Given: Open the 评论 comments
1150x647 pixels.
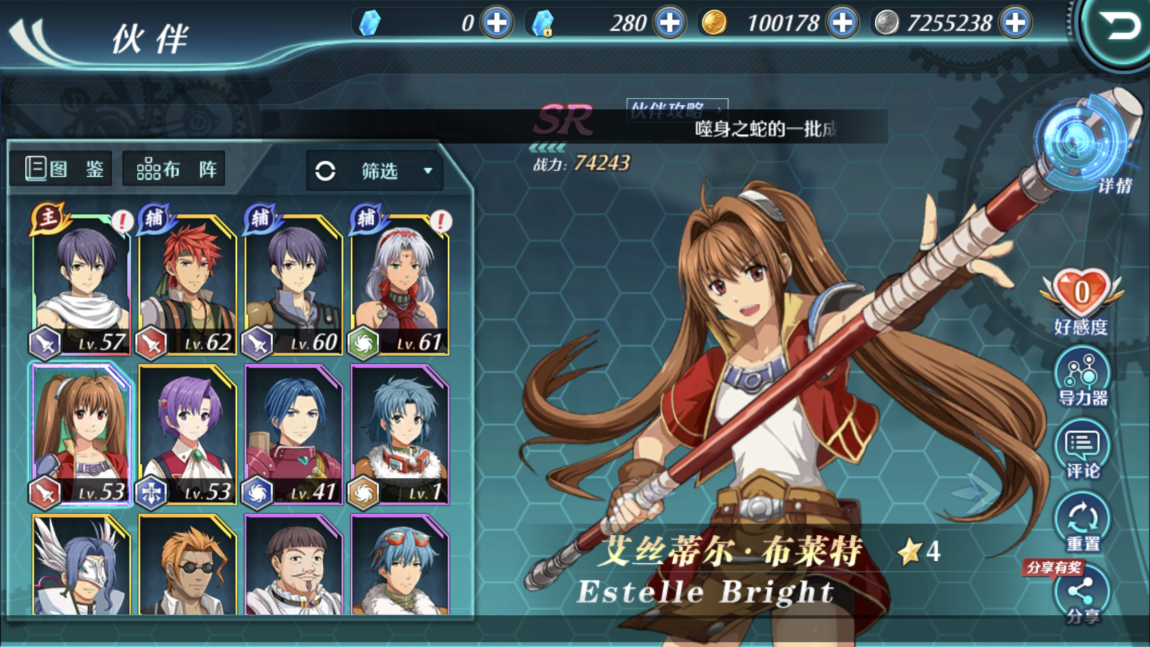Looking at the screenshot, I should 1082,450.
